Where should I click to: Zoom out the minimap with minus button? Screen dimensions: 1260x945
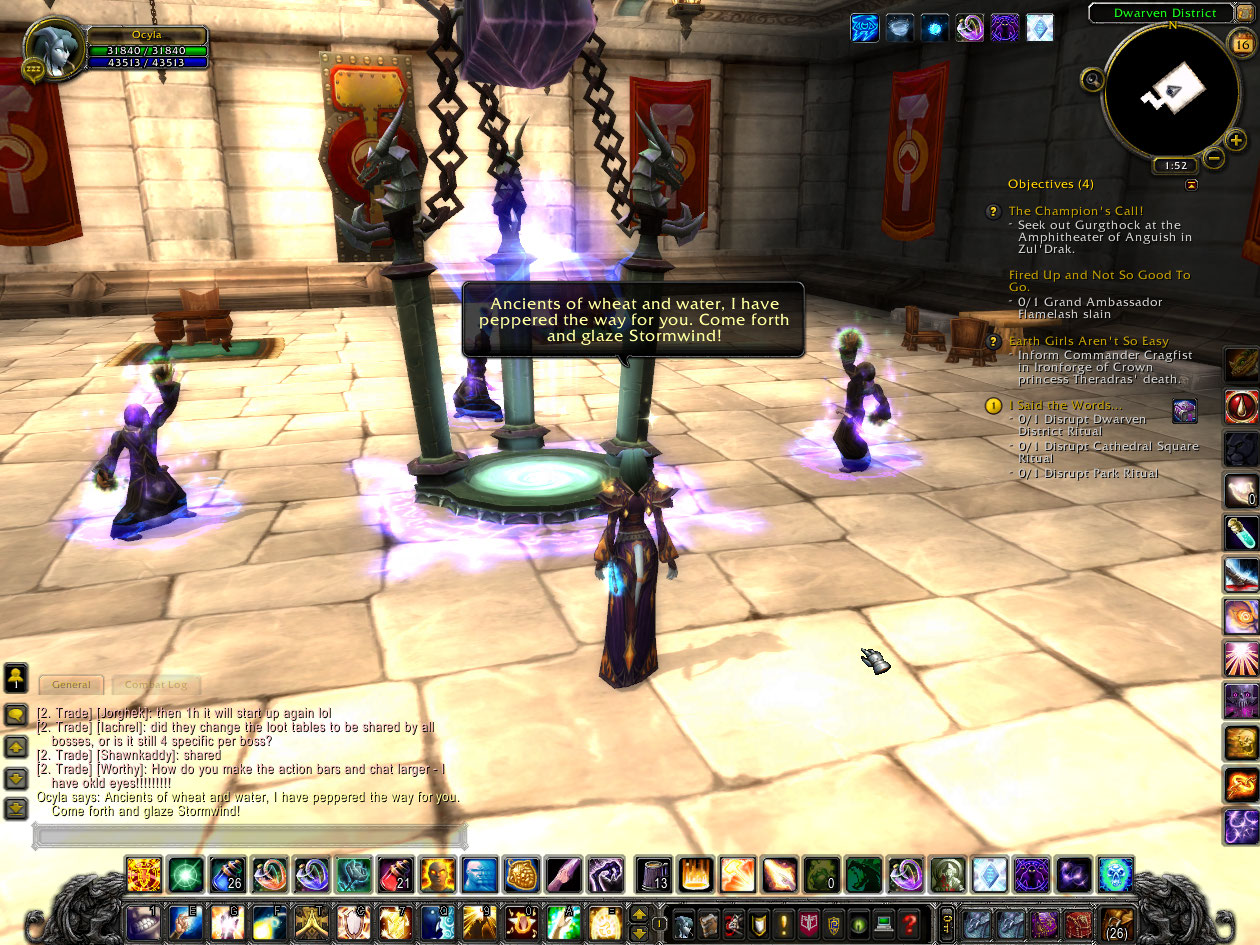1213,158
